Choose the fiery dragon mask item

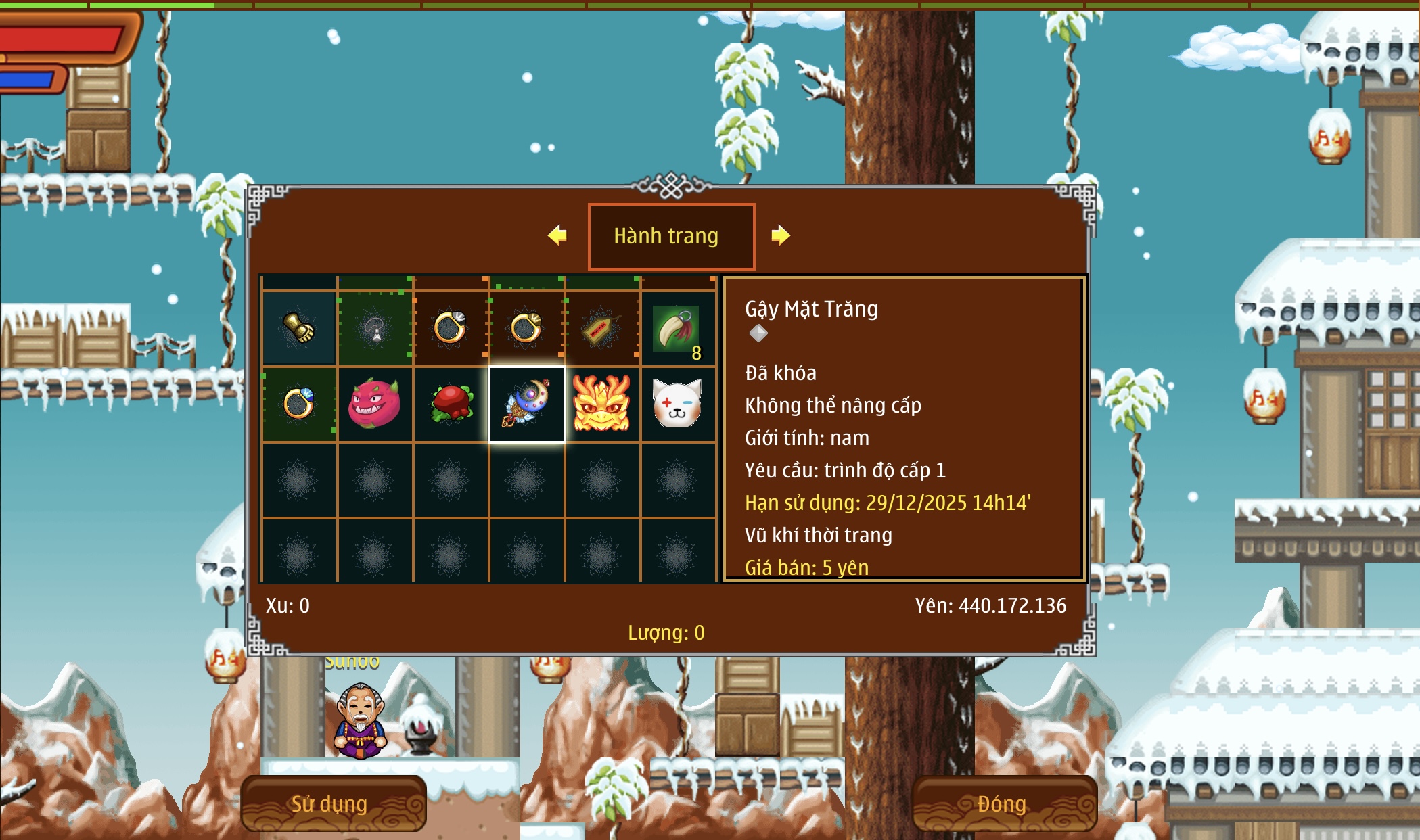[x=601, y=404]
